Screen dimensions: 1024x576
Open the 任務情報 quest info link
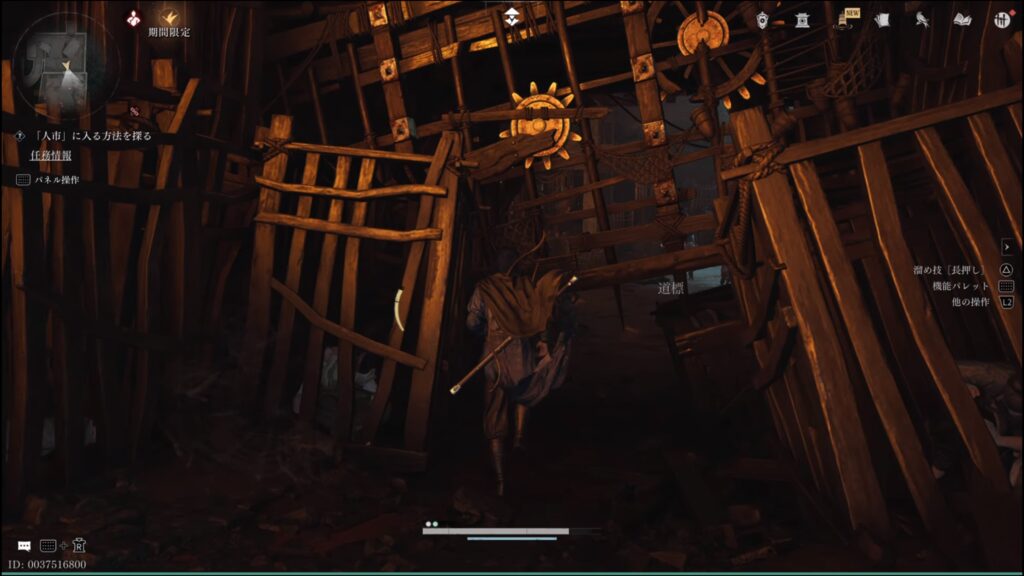pos(51,155)
